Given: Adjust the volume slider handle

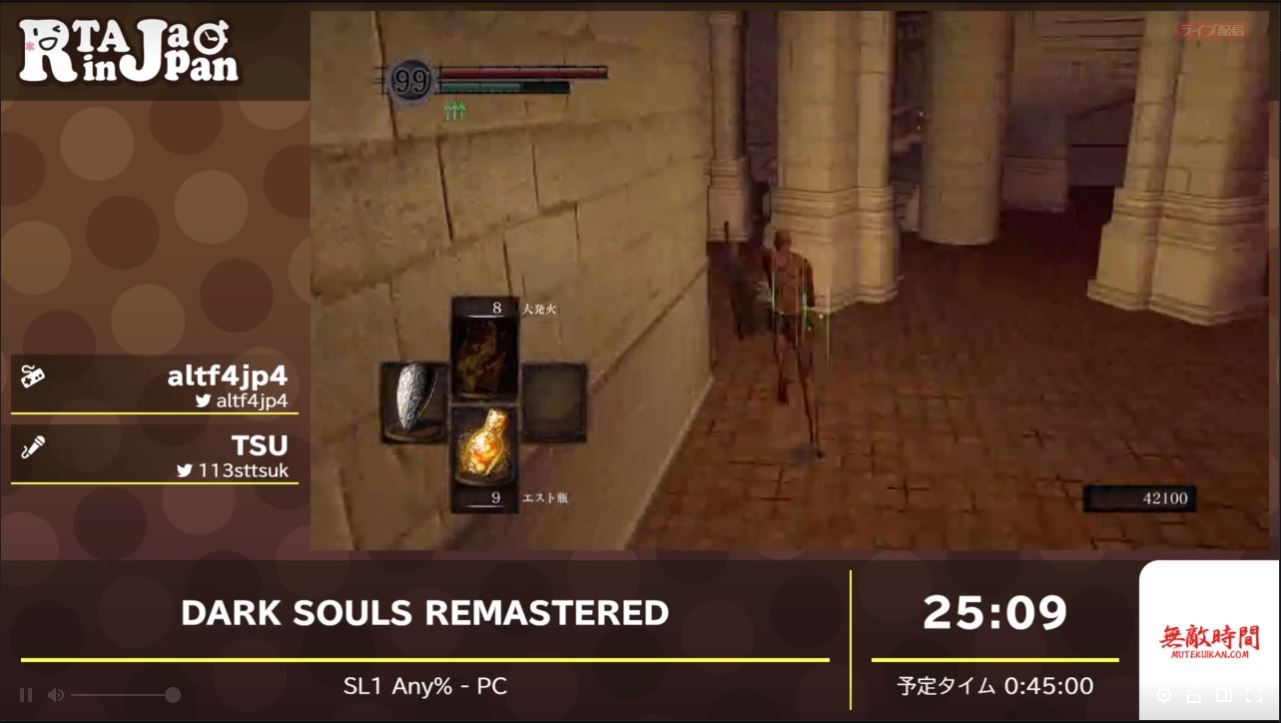Looking at the screenshot, I should [173, 694].
